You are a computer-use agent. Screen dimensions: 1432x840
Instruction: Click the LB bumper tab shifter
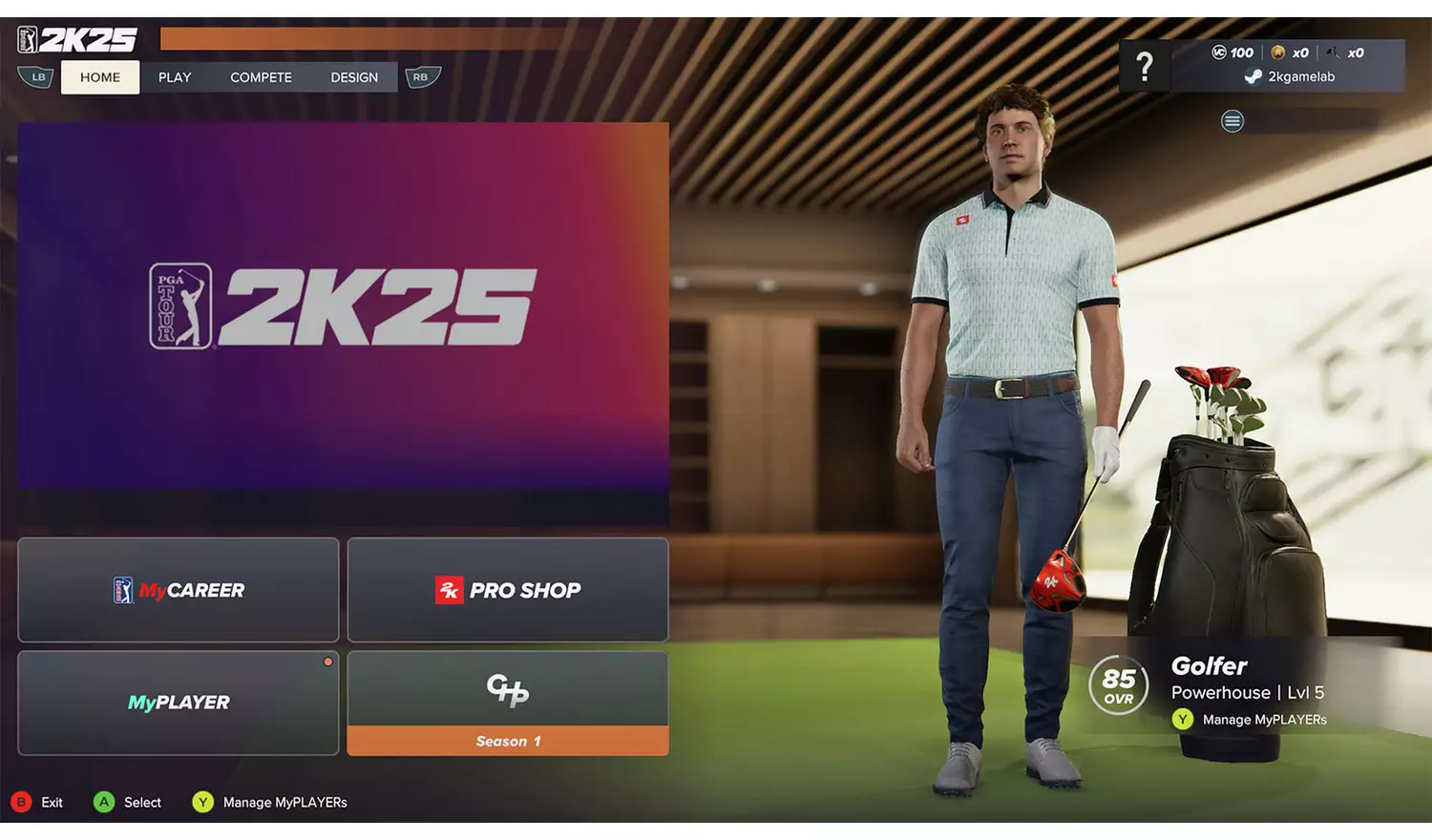pyautogui.click(x=37, y=76)
